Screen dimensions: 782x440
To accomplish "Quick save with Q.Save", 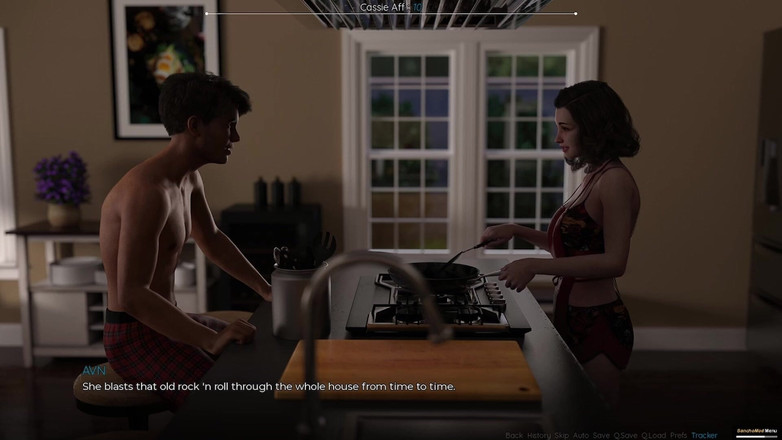I will [x=625, y=435].
